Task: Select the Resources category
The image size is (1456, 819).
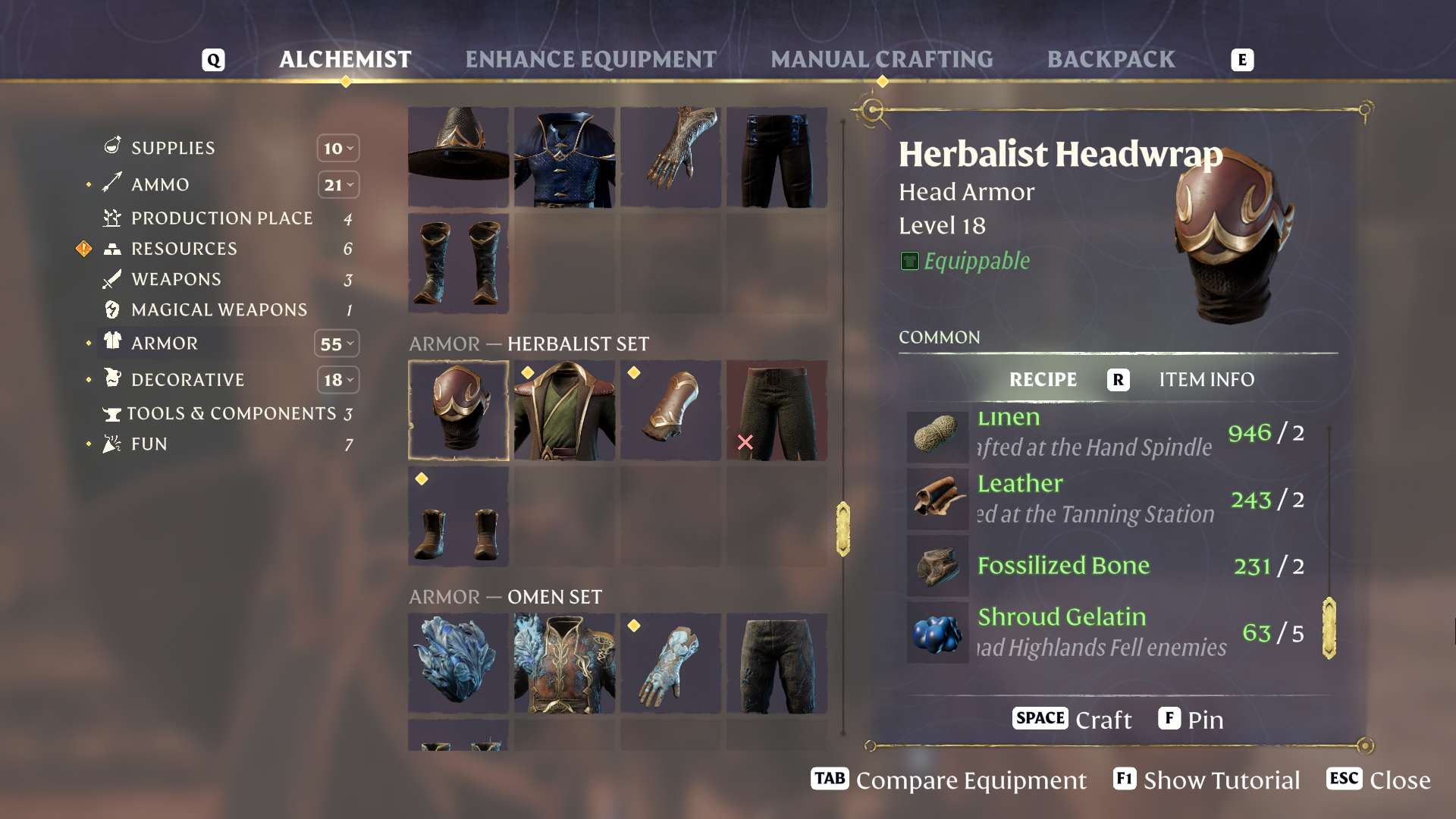Action: coord(184,249)
